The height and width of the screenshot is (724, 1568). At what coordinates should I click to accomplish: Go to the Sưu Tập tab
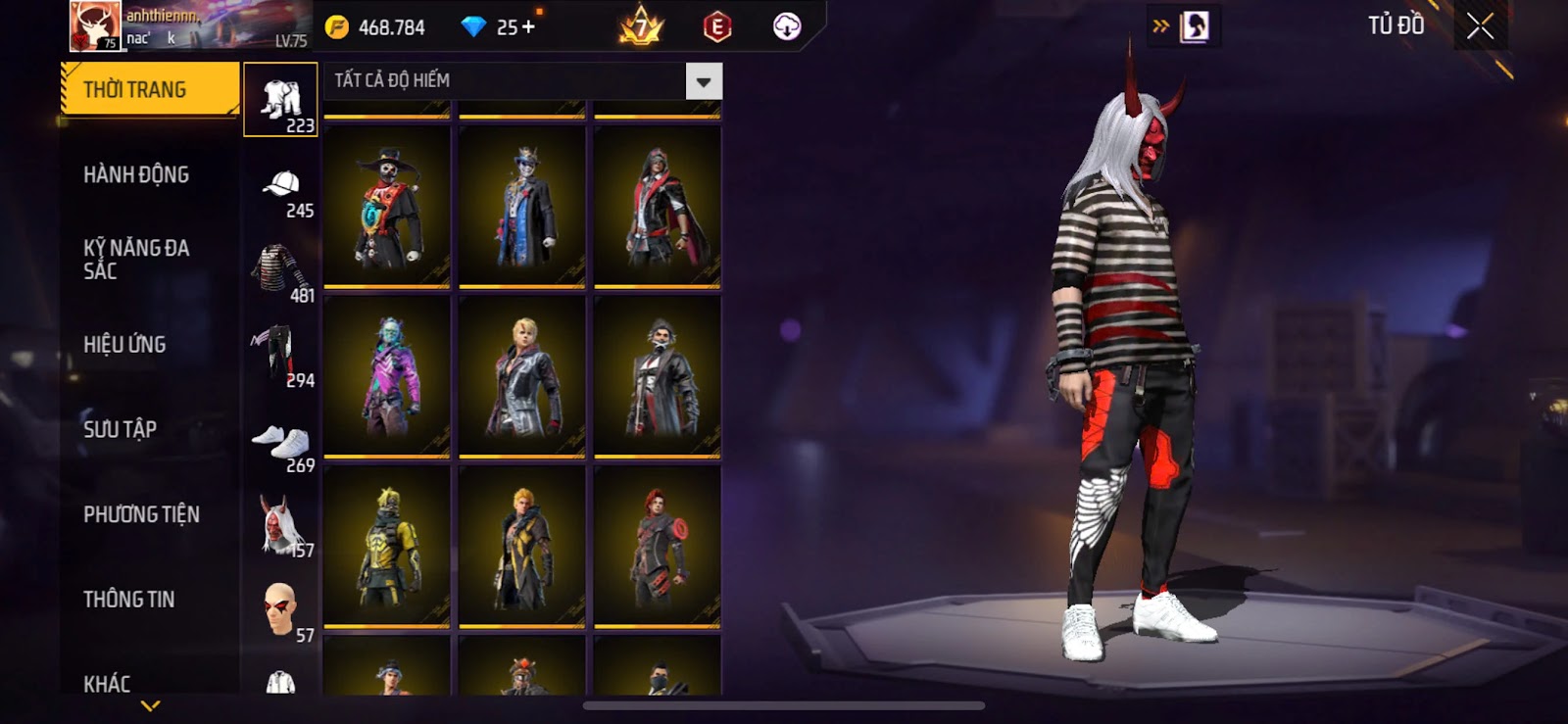pos(120,429)
